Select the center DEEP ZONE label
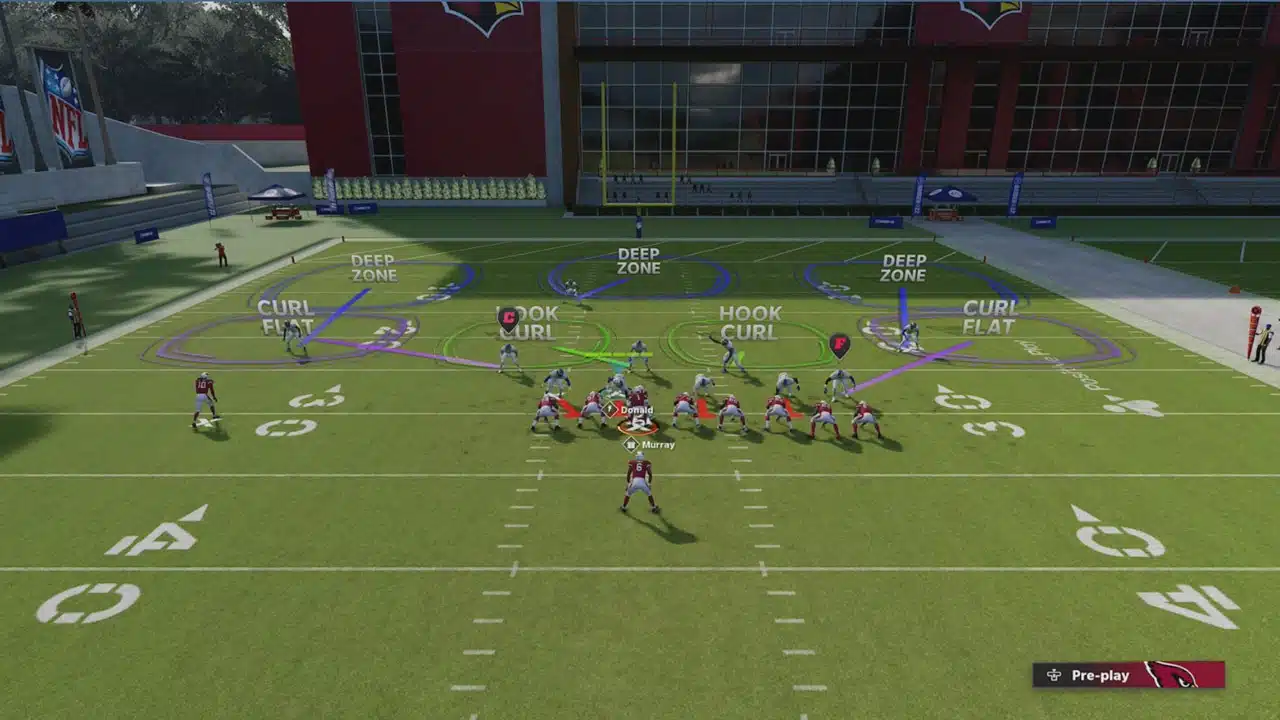 tap(641, 262)
